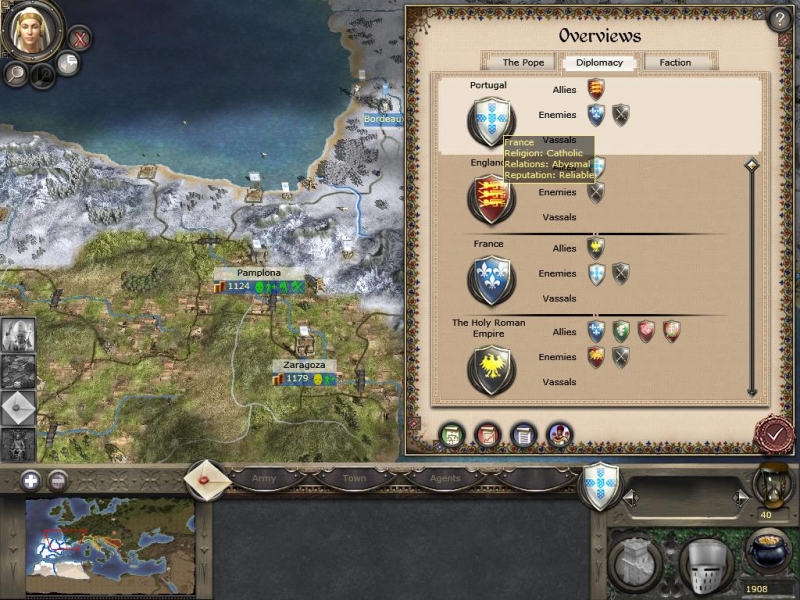The width and height of the screenshot is (800, 600).
Task: Switch to The Pope tab
Action: [x=523, y=62]
